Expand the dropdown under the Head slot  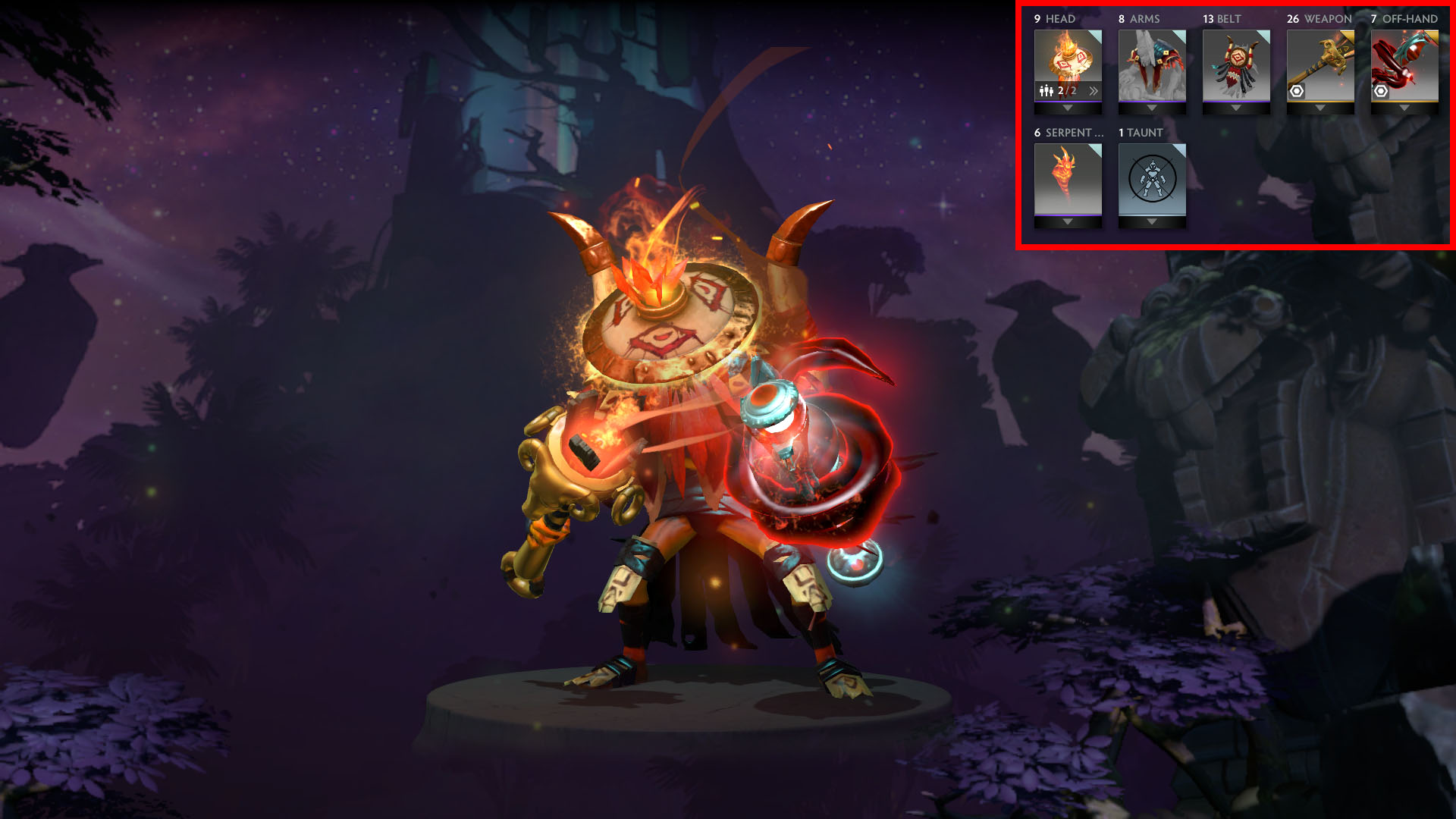(x=1067, y=108)
